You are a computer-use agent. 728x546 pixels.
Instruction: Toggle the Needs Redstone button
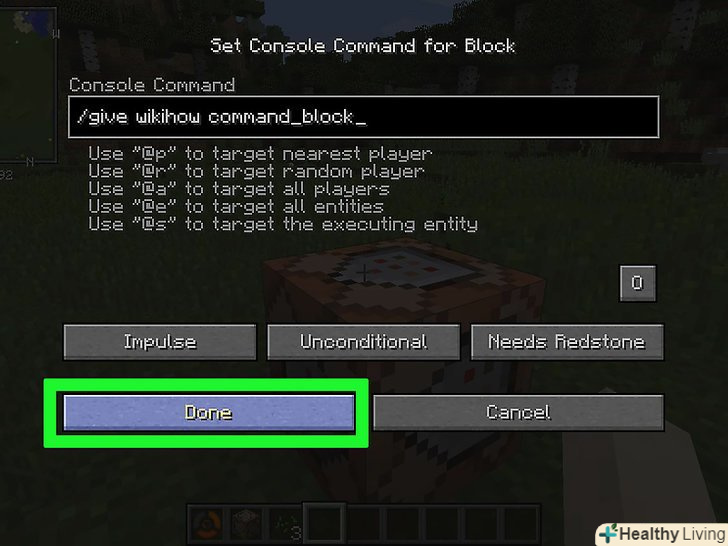click(567, 342)
